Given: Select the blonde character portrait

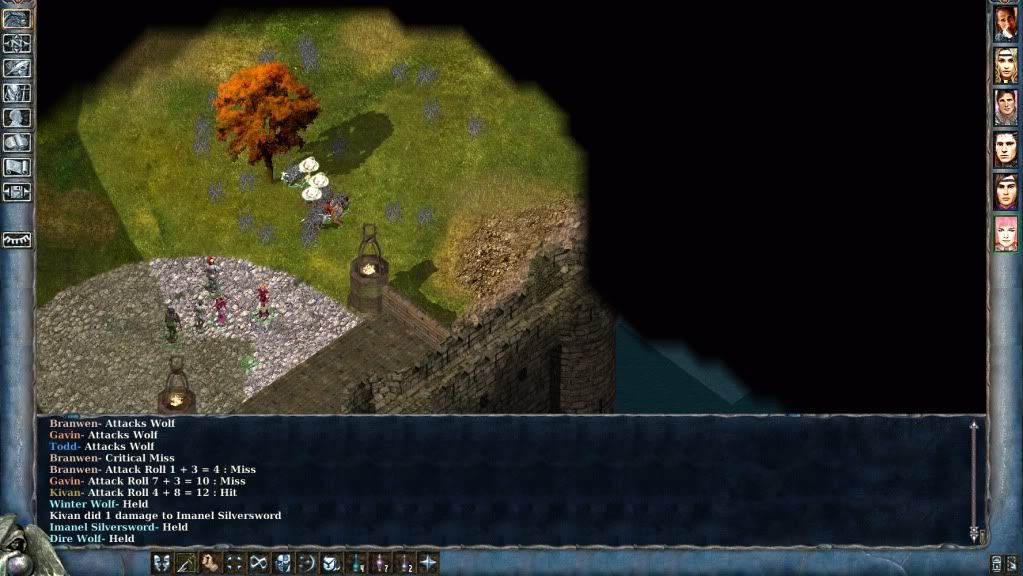Looking at the screenshot, I should (1005, 66).
